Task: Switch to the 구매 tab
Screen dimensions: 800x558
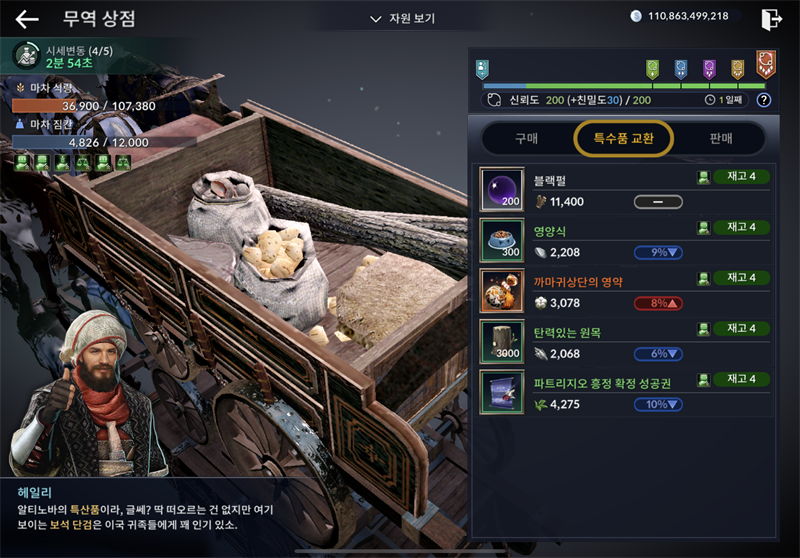Action: click(526, 138)
